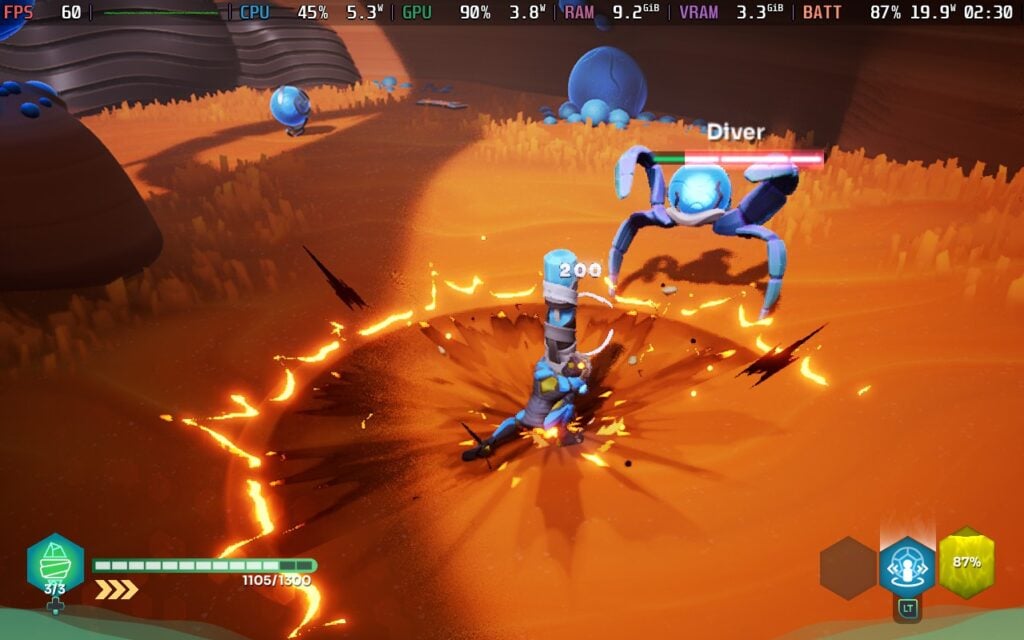Select the yellow 87% charge hexagon
The height and width of the screenshot is (640, 1024).
coord(966,562)
